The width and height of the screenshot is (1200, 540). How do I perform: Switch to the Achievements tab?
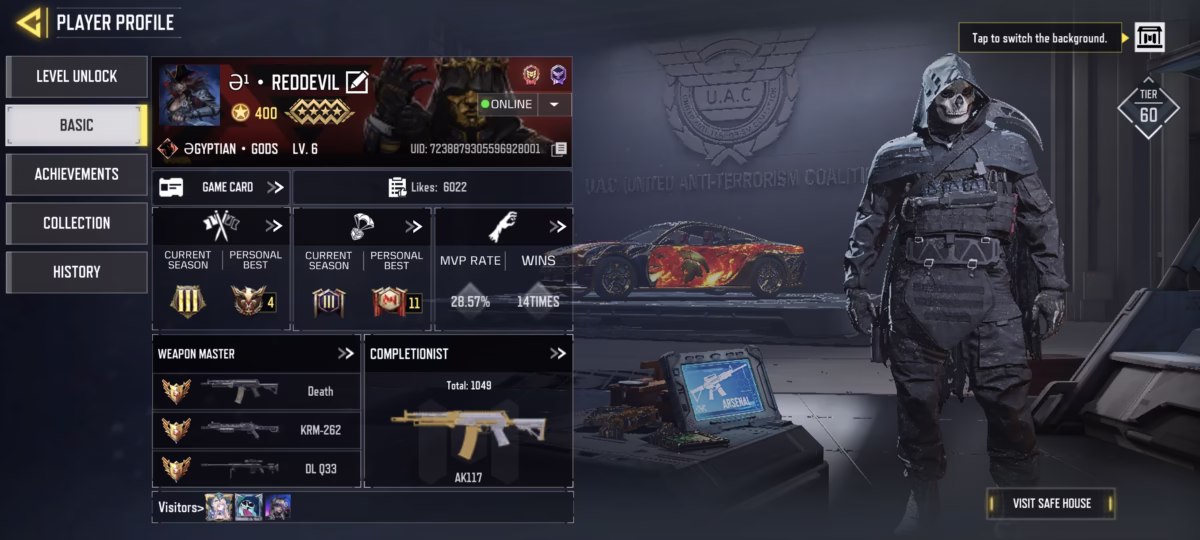click(77, 174)
